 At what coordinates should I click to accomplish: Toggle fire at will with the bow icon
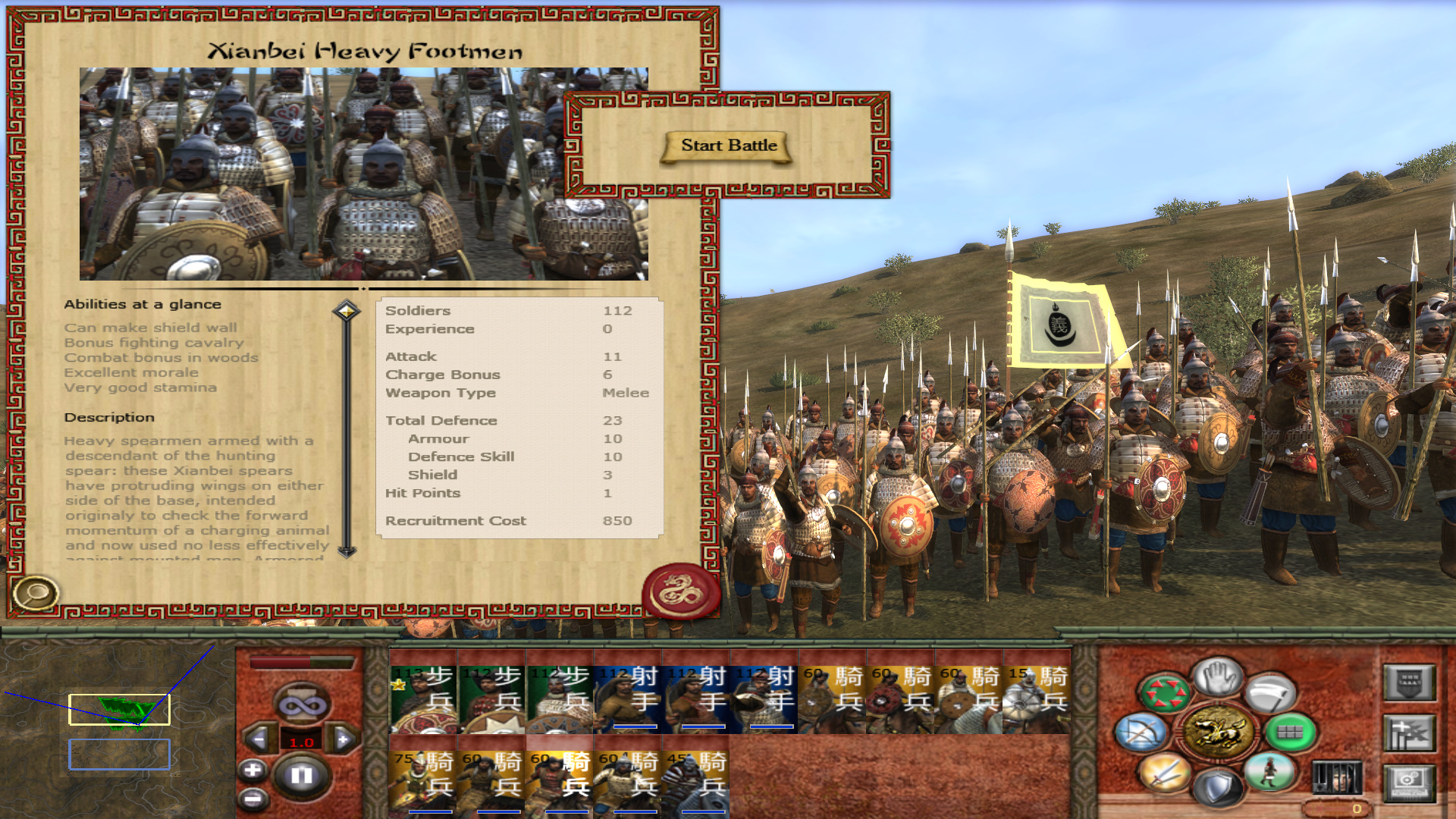tap(1141, 733)
